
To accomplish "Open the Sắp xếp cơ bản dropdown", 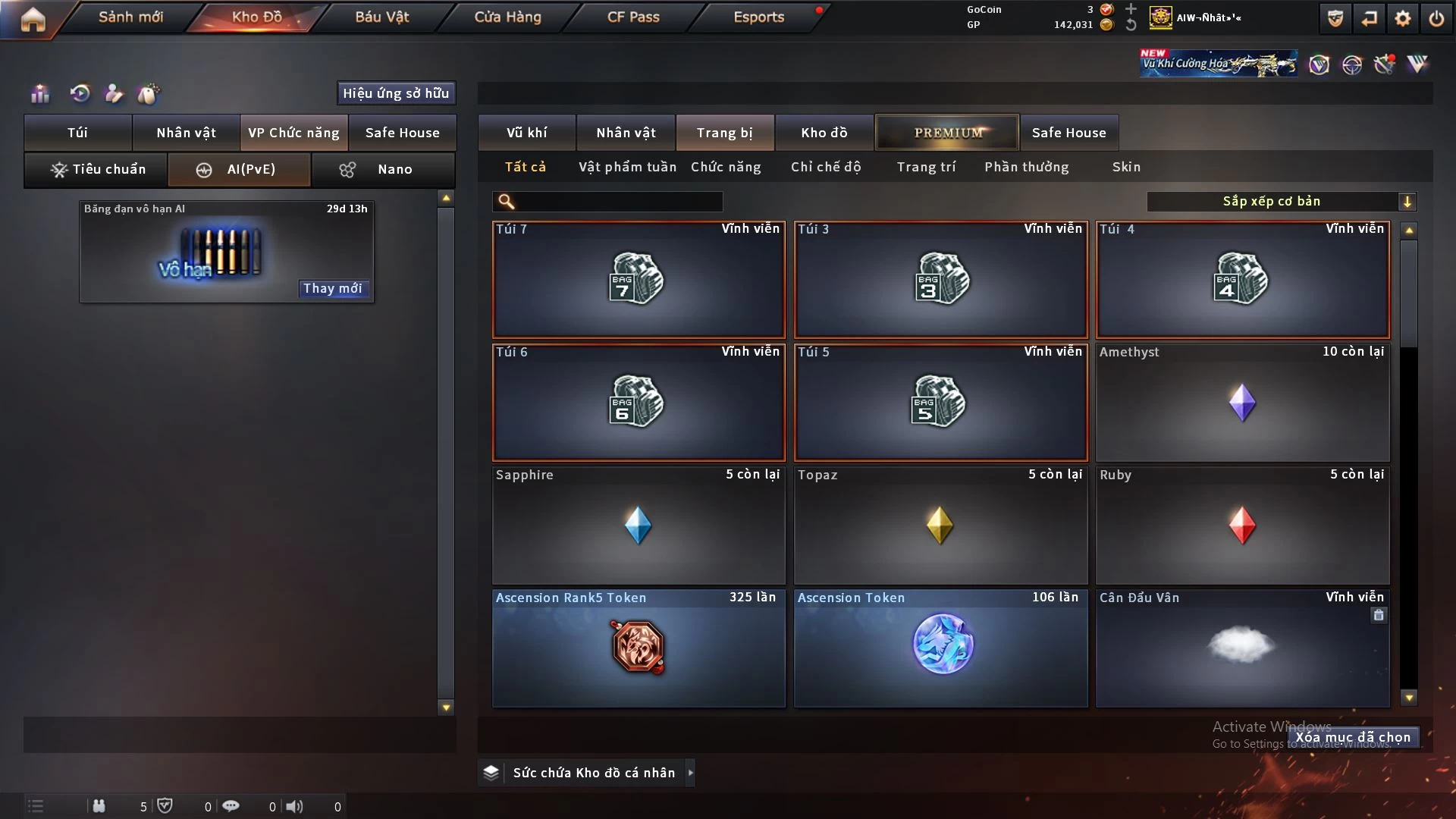I will 1281,201.
